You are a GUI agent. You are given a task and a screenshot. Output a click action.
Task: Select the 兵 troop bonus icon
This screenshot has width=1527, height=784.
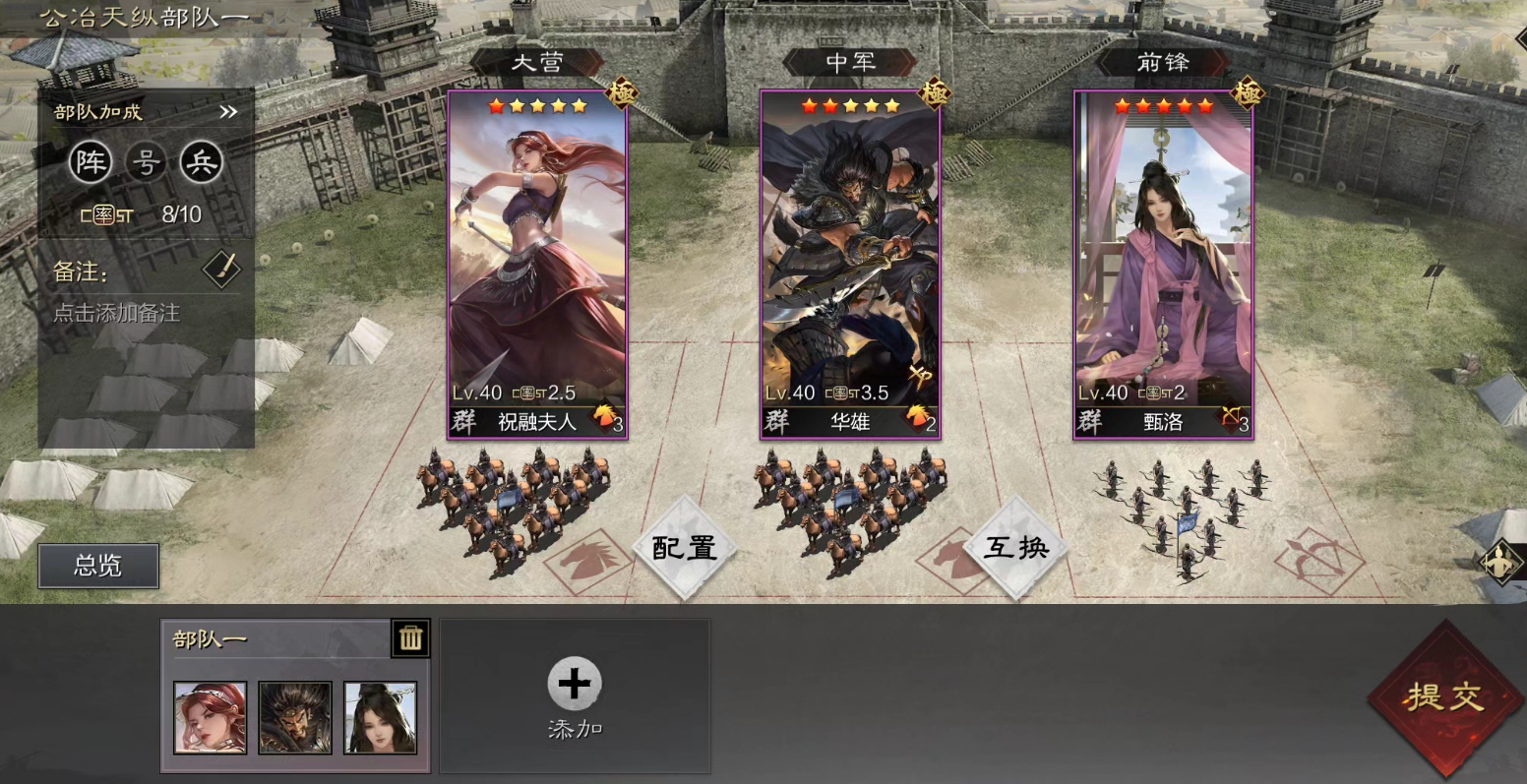204,163
